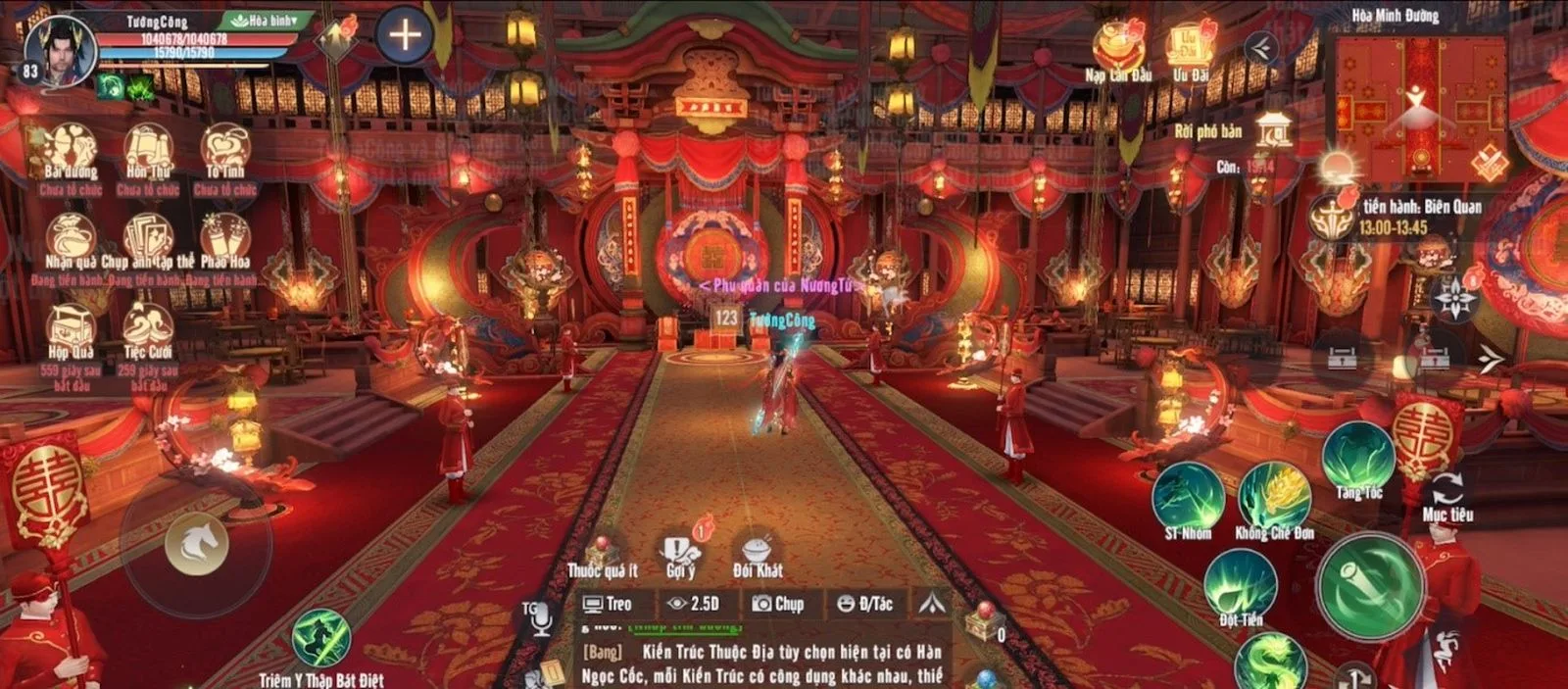
Task: Open the Hộp Quà gift box
Action: point(71,328)
